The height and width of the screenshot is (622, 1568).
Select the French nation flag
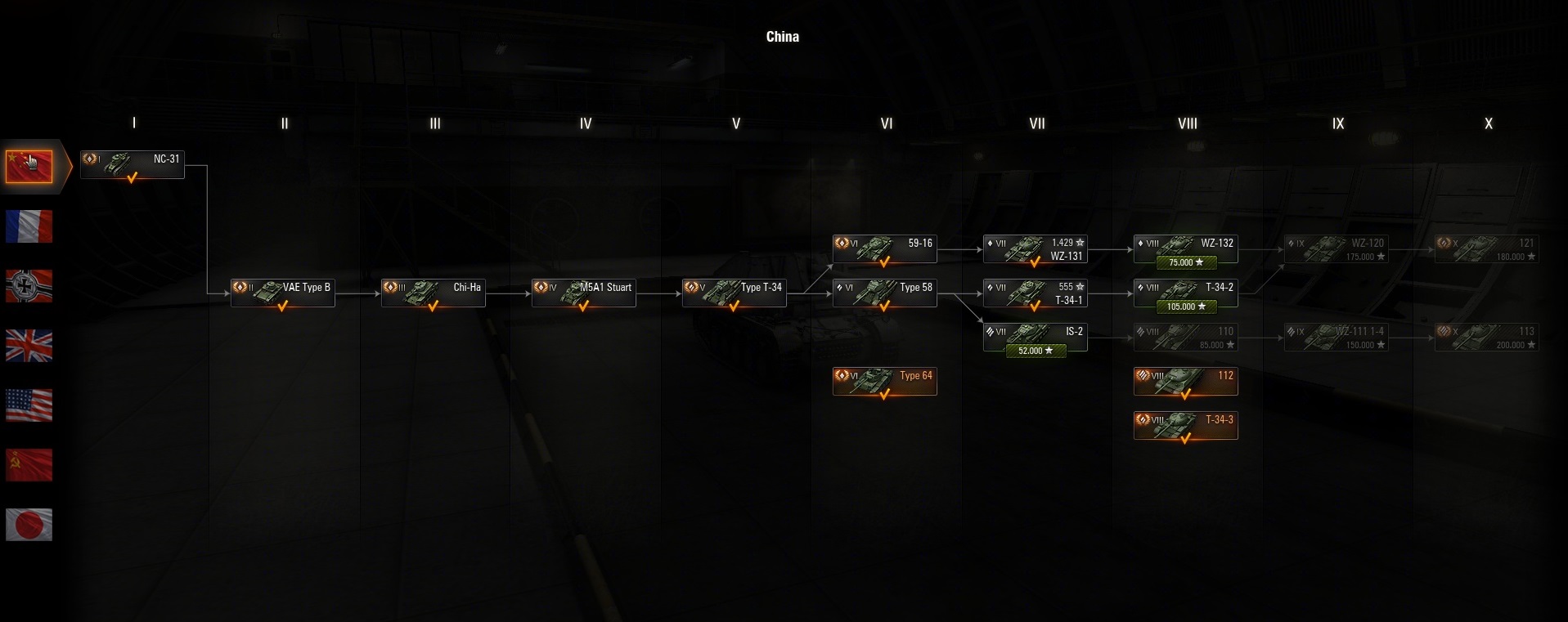coord(29,226)
